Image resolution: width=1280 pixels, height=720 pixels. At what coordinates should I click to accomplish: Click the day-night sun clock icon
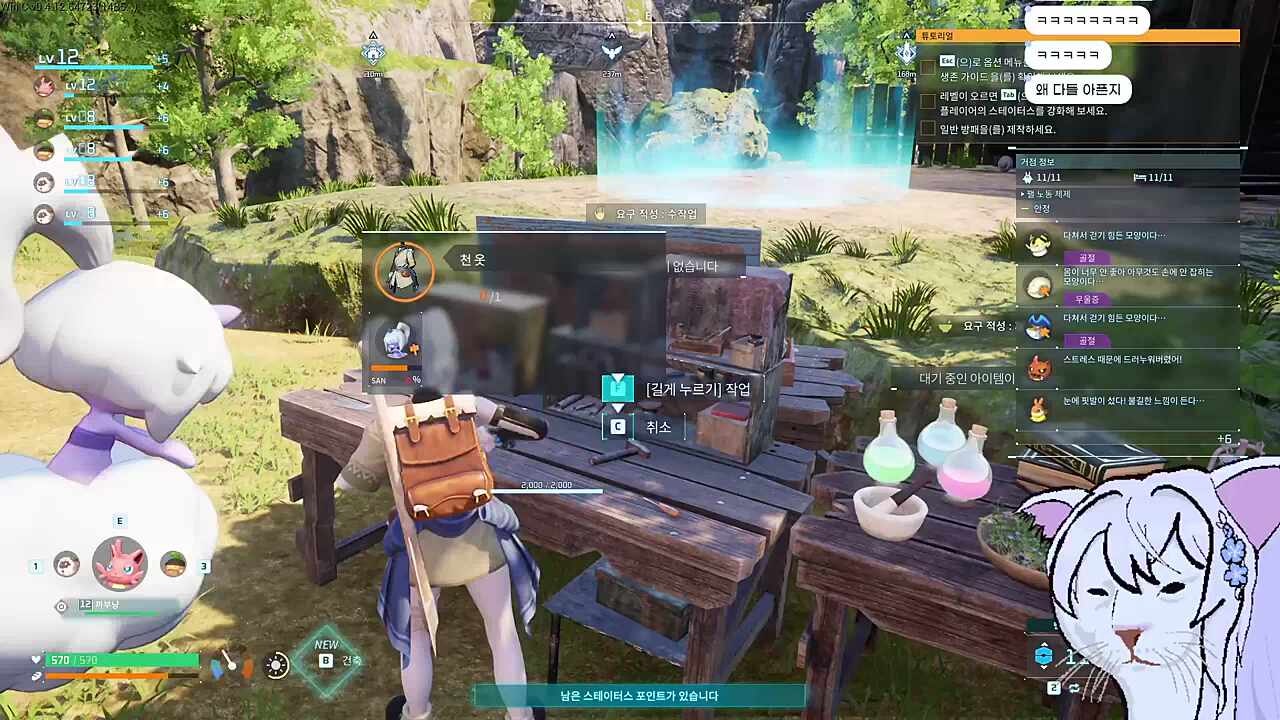click(277, 664)
